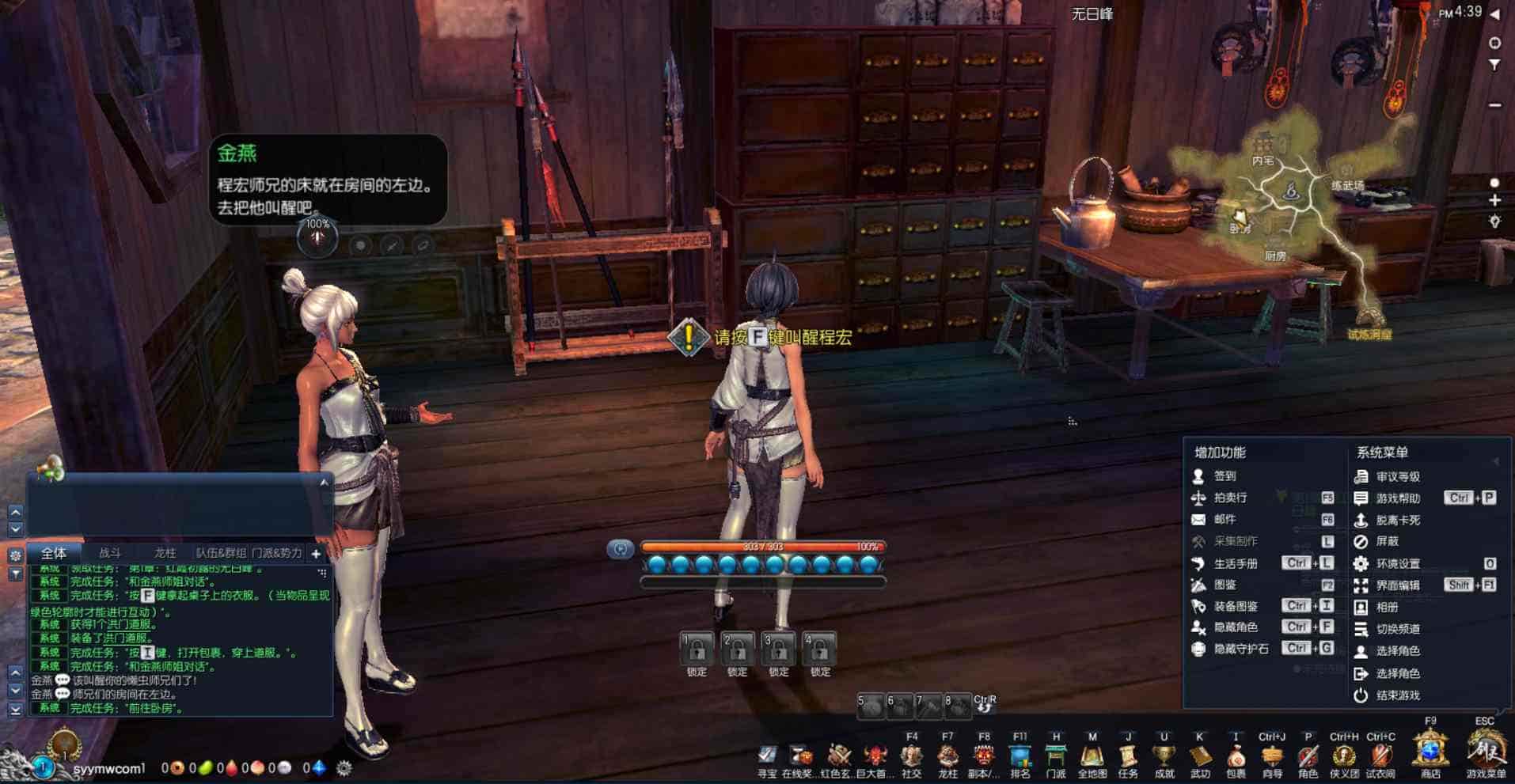Screen dimensions: 1515x784
Task: Click the minimap zoom-in plus button
Action: [x=1494, y=201]
